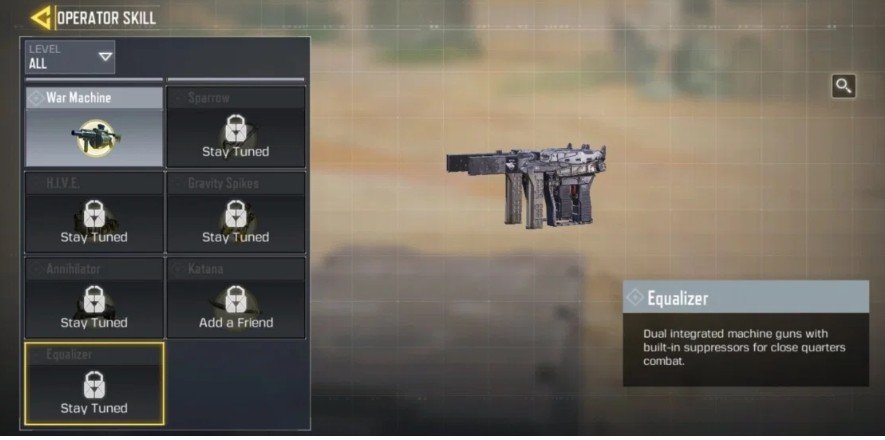The height and width of the screenshot is (440, 885).
Task: Select the locked H.I.V.E. skill tile
Action: (x=94, y=212)
